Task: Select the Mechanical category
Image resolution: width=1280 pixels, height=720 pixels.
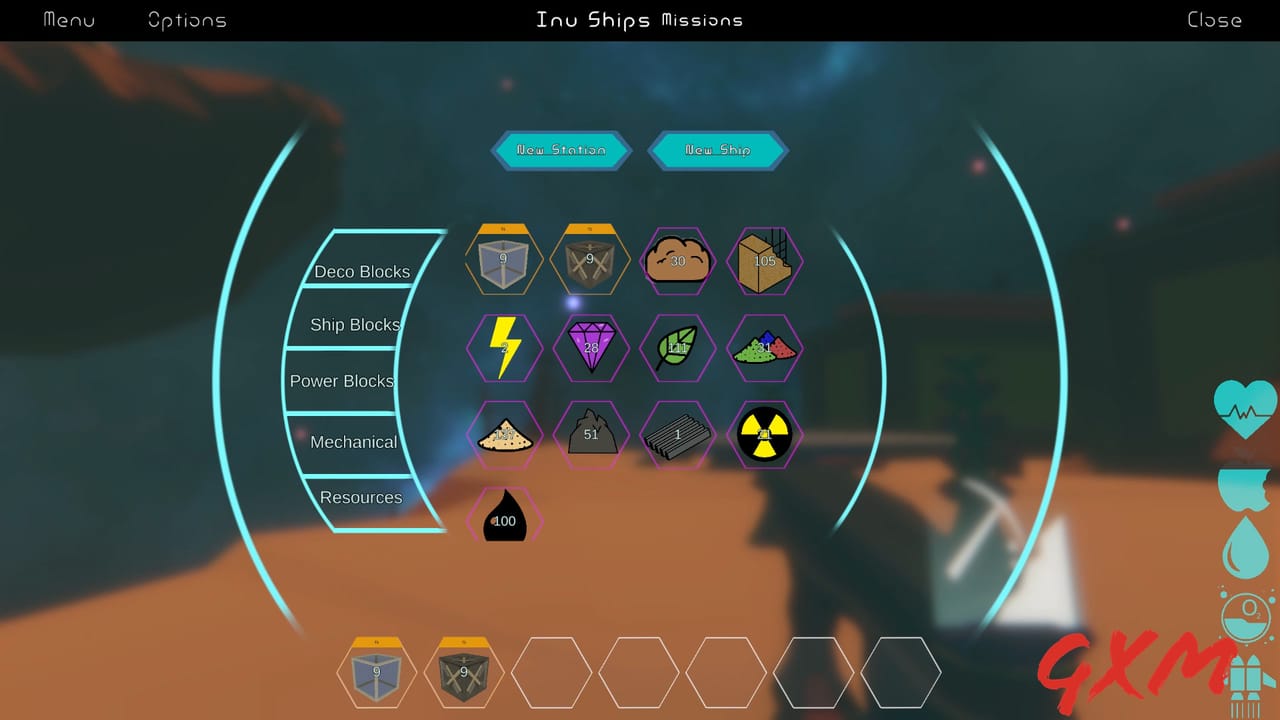Action: click(x=356, y=441)
